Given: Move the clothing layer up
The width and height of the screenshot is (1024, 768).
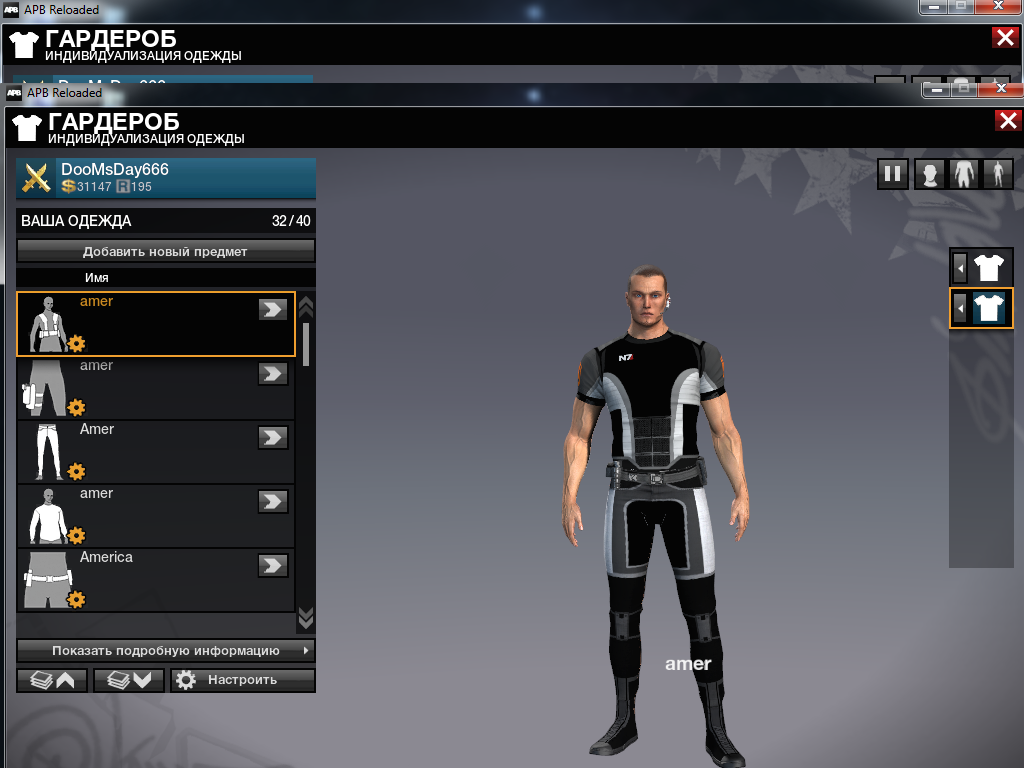Looking at the screenshot, I should pos(52,680).
